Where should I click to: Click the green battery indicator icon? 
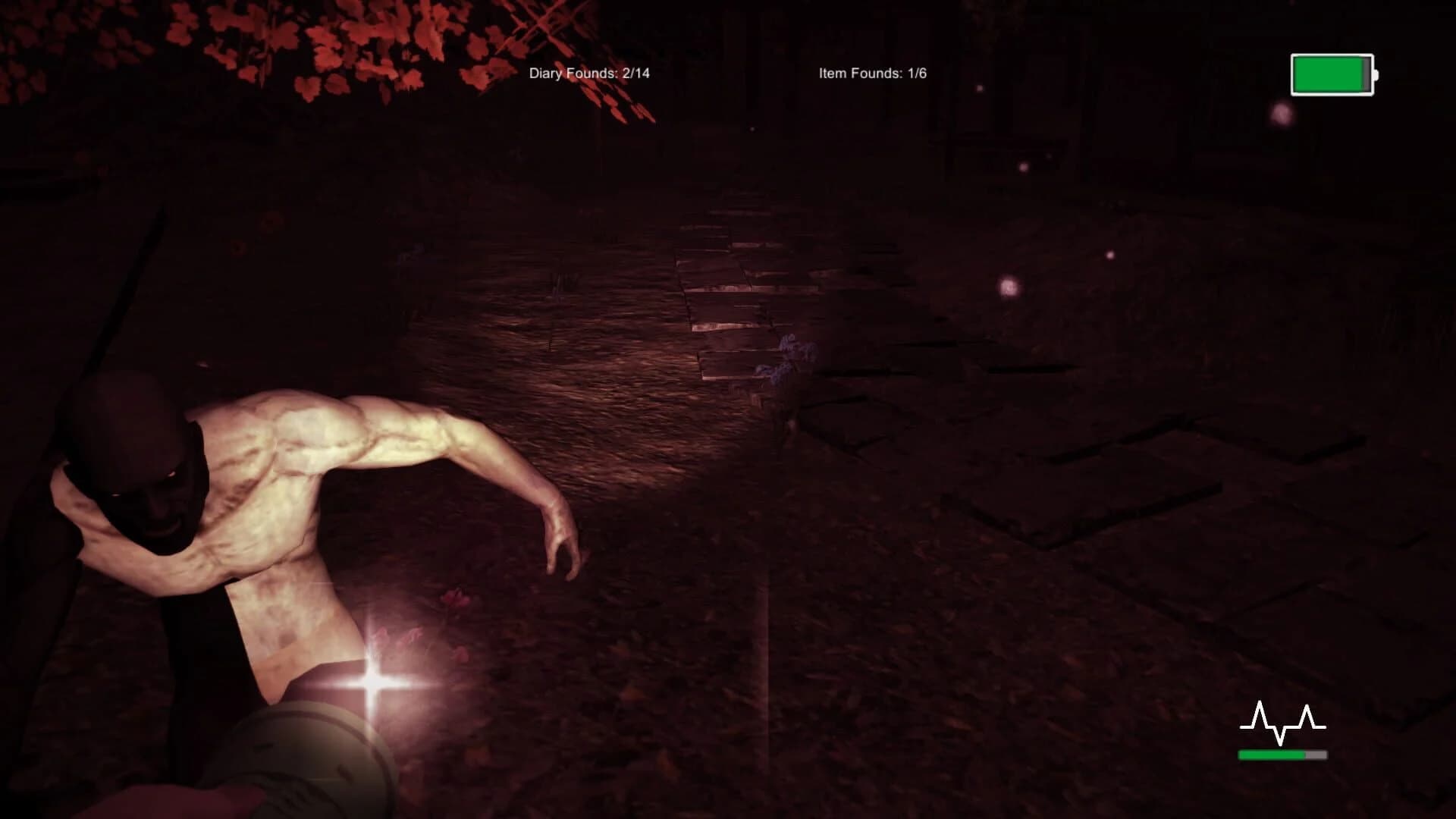[x=1331, y=75]
